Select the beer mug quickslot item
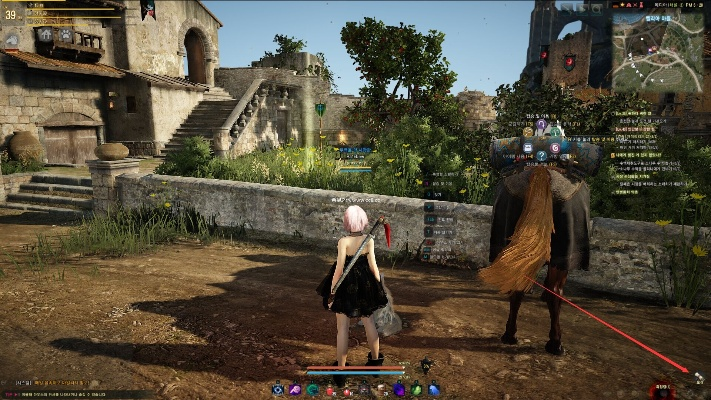 (x=381, y=389)
